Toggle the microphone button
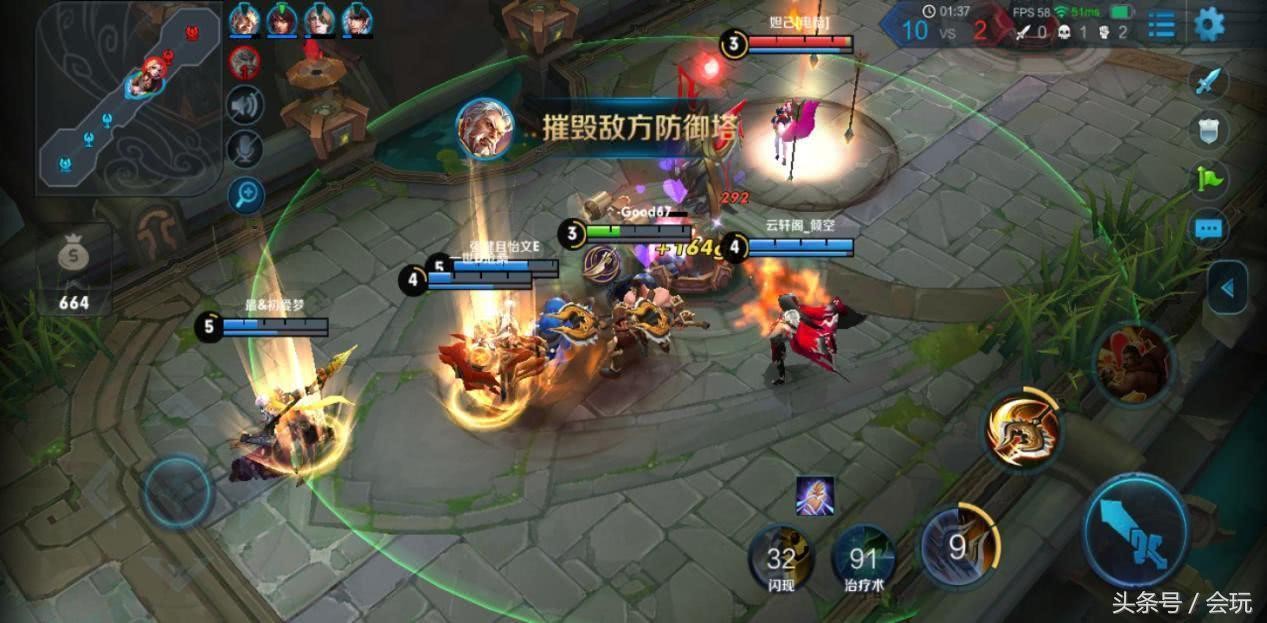This screenshot has width=1267, height=623. 244,150
